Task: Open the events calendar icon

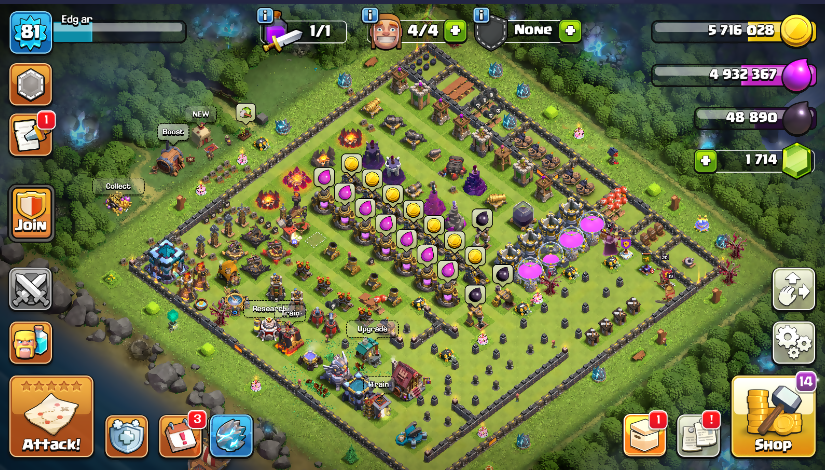Action: click(x=180, y=436)
